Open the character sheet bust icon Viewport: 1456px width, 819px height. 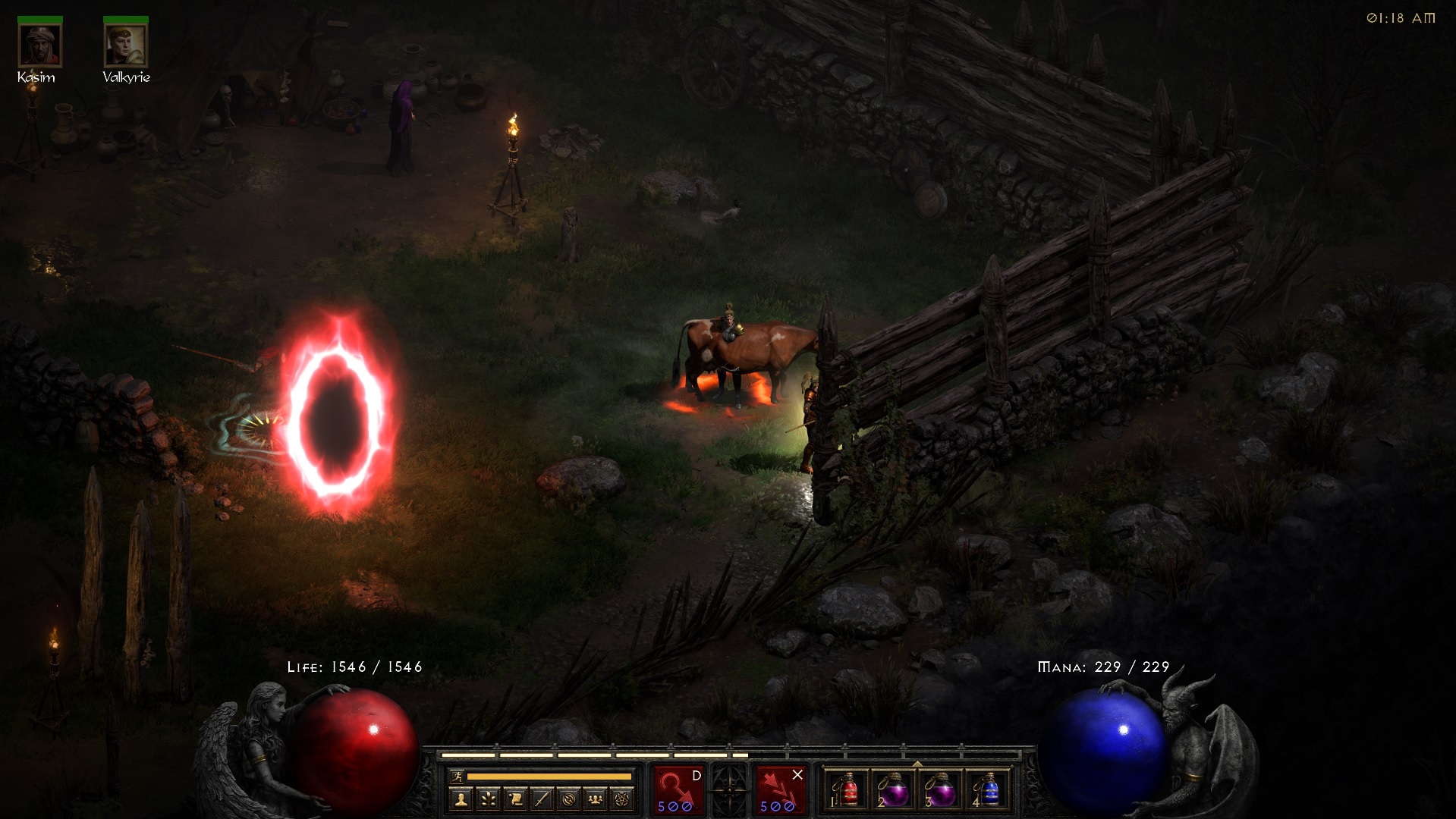coord(461,799)
